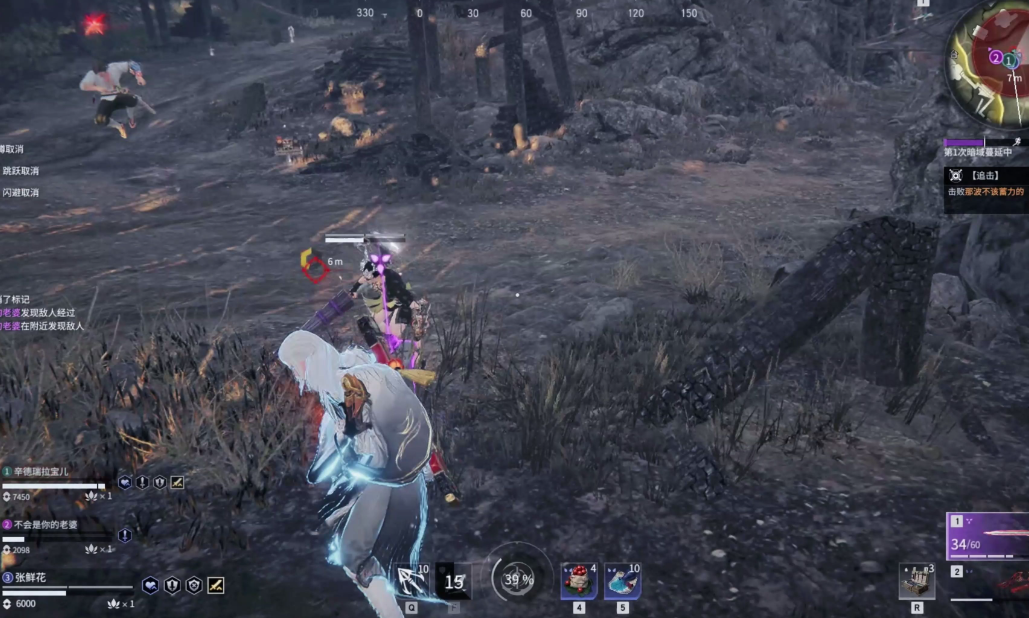The width and height of the screenshot is (1029, 618).
Task: Select player 张鲜花 in the squad list
Action: click(x=30, y=577)
